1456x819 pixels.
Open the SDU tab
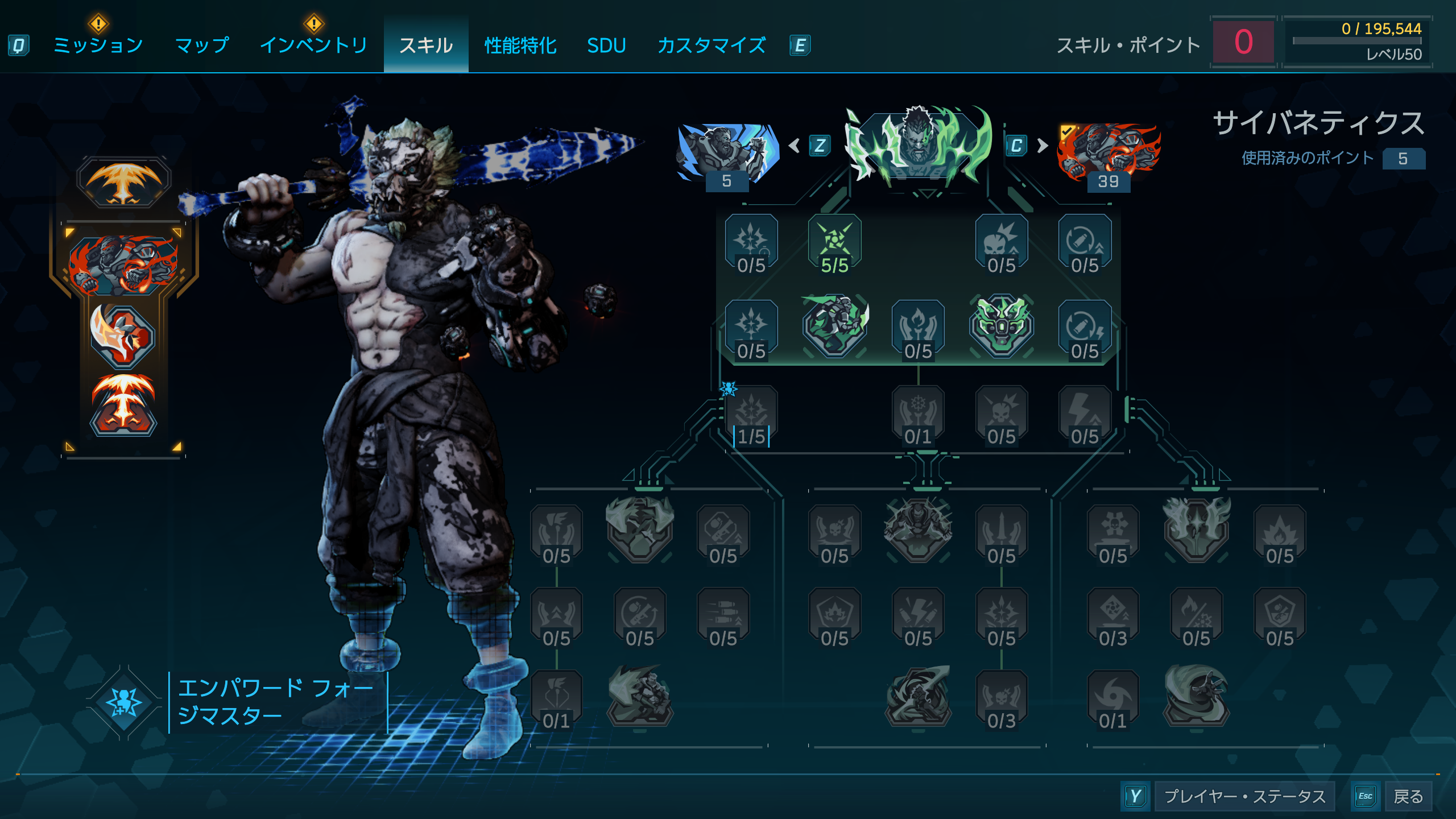[606, 45]
